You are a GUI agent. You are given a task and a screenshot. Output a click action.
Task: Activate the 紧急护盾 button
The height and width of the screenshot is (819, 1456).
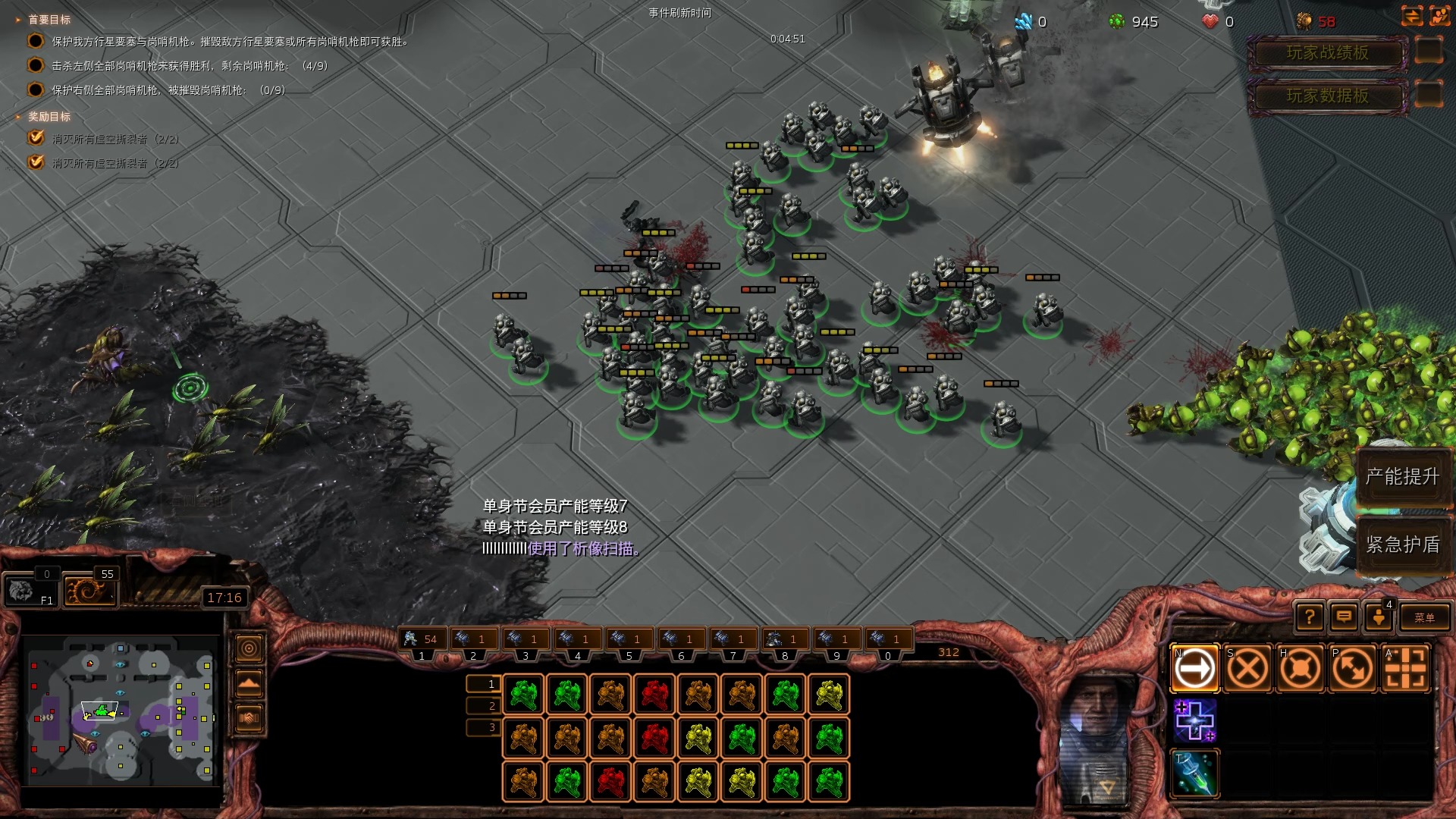1401,544
